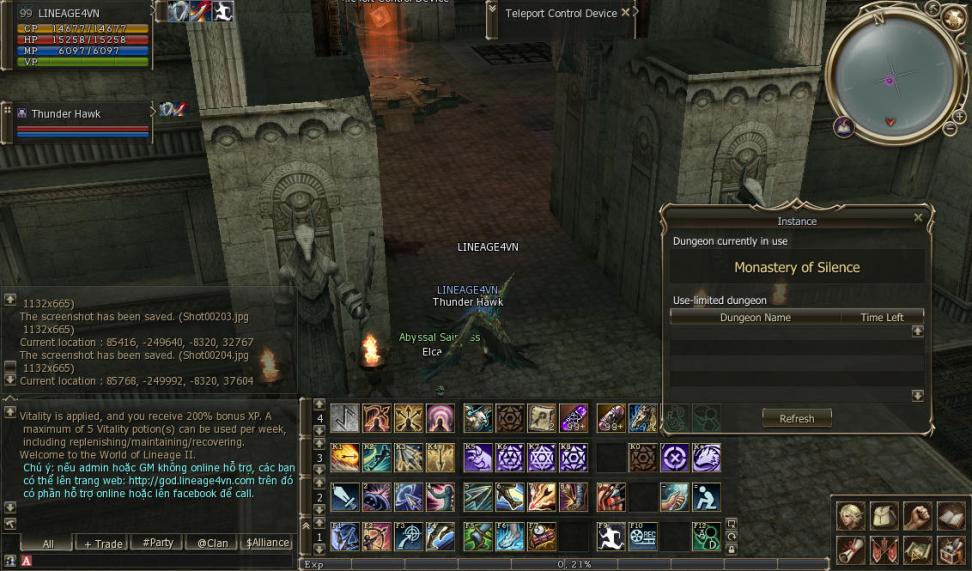Open the quest scroll menu
This screenshot has height=571, width=972.
(x=851, y=549)
